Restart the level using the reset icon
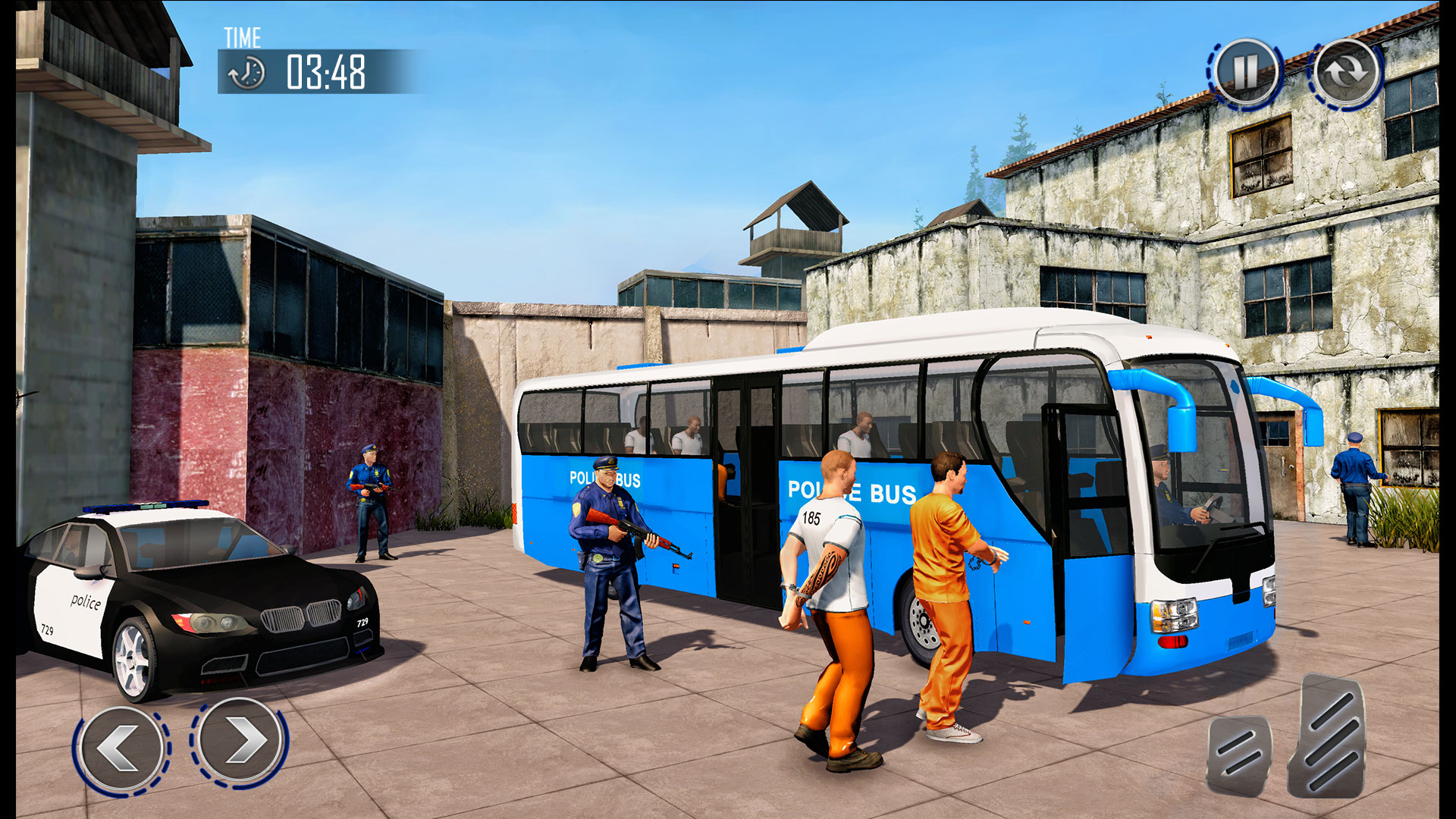 [1345, 73]
